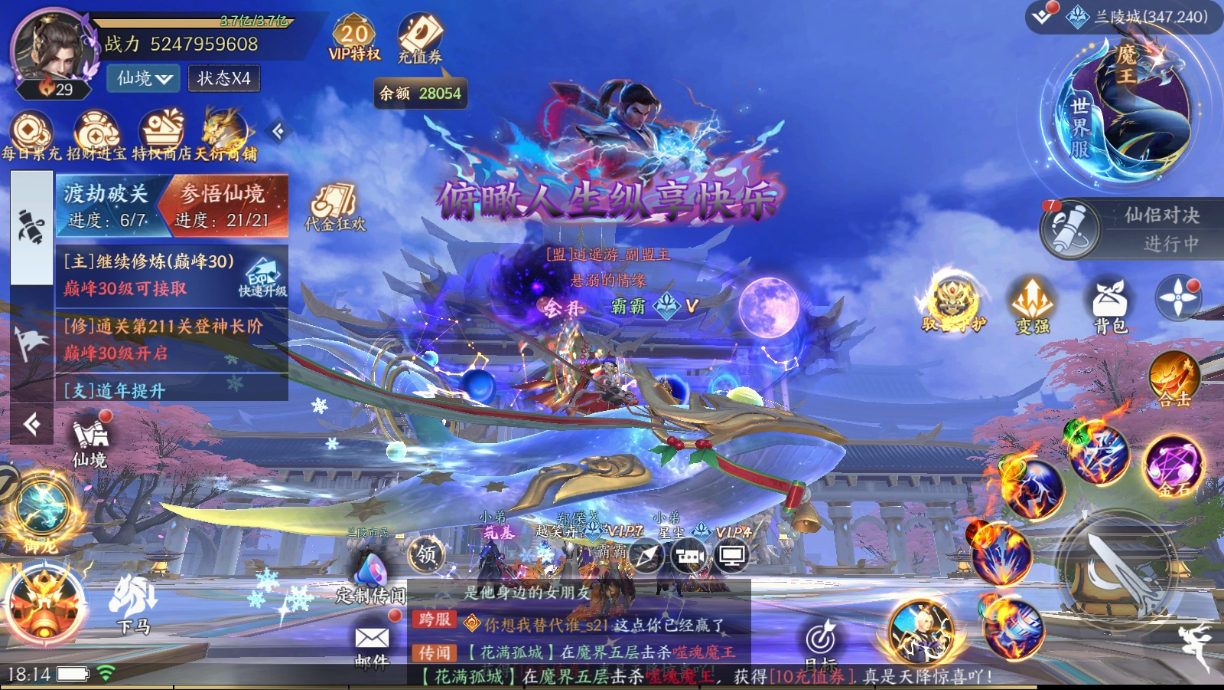1224x690 pixels.
Task: Open the 招财进宝 treasure icon
Action: tap(96, 132)
